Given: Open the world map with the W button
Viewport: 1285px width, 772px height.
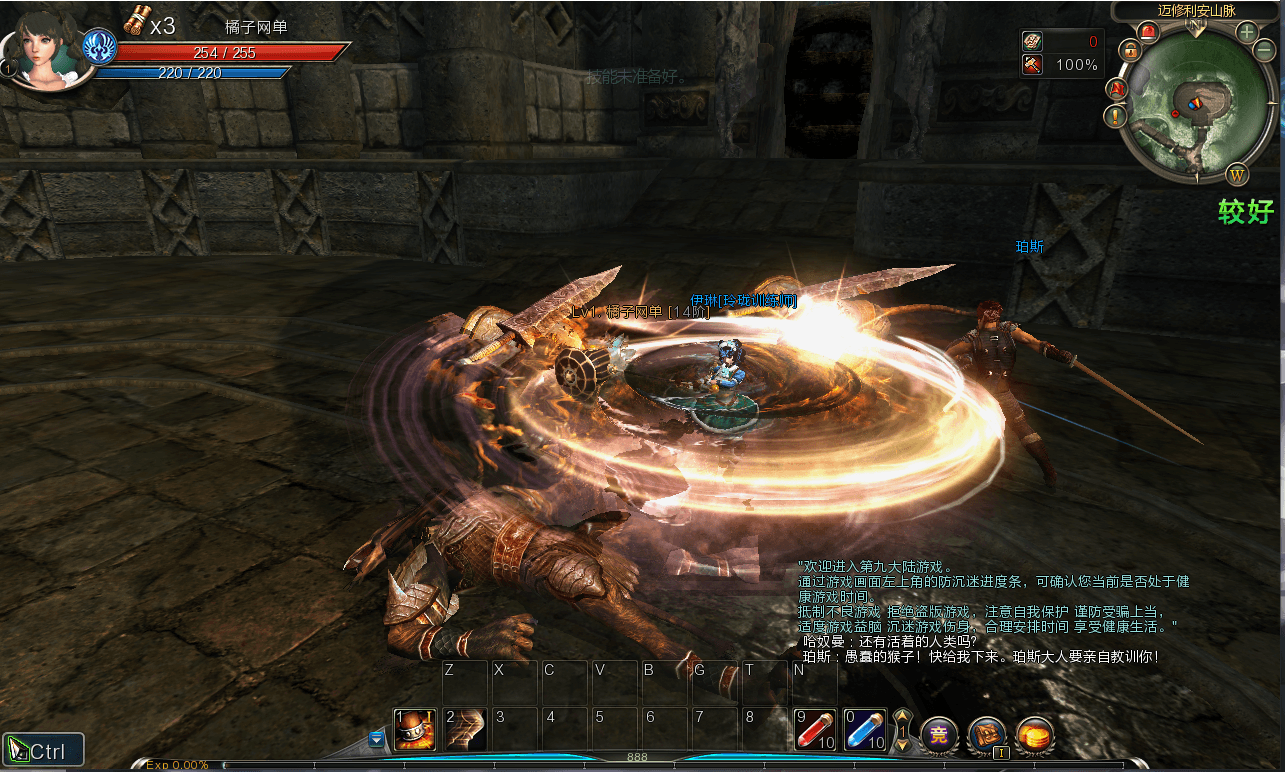Looking at the screenshot, I should click(1238, 176).
